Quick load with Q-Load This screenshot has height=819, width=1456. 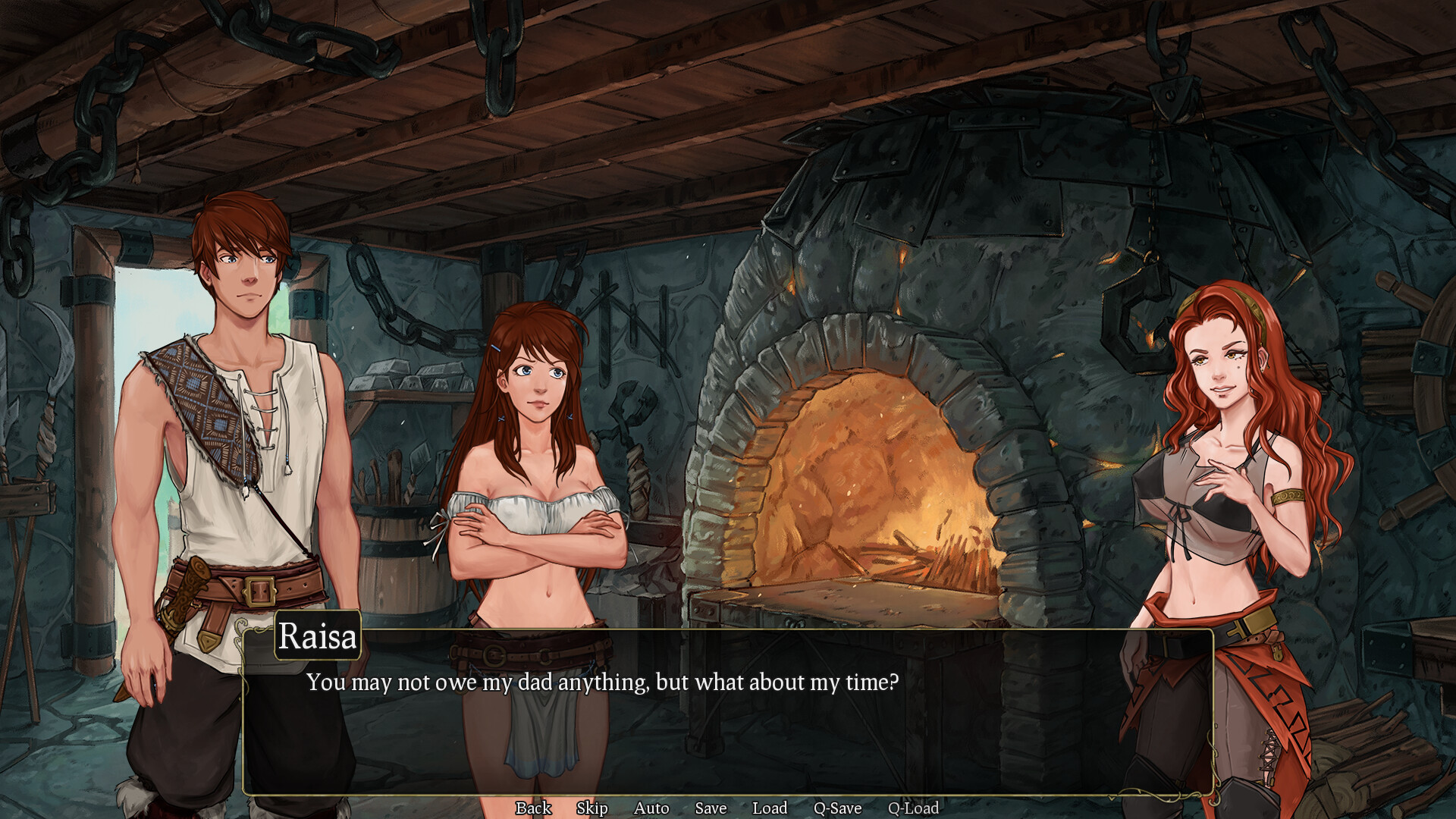pyautogui.click(x=913, y=808)
